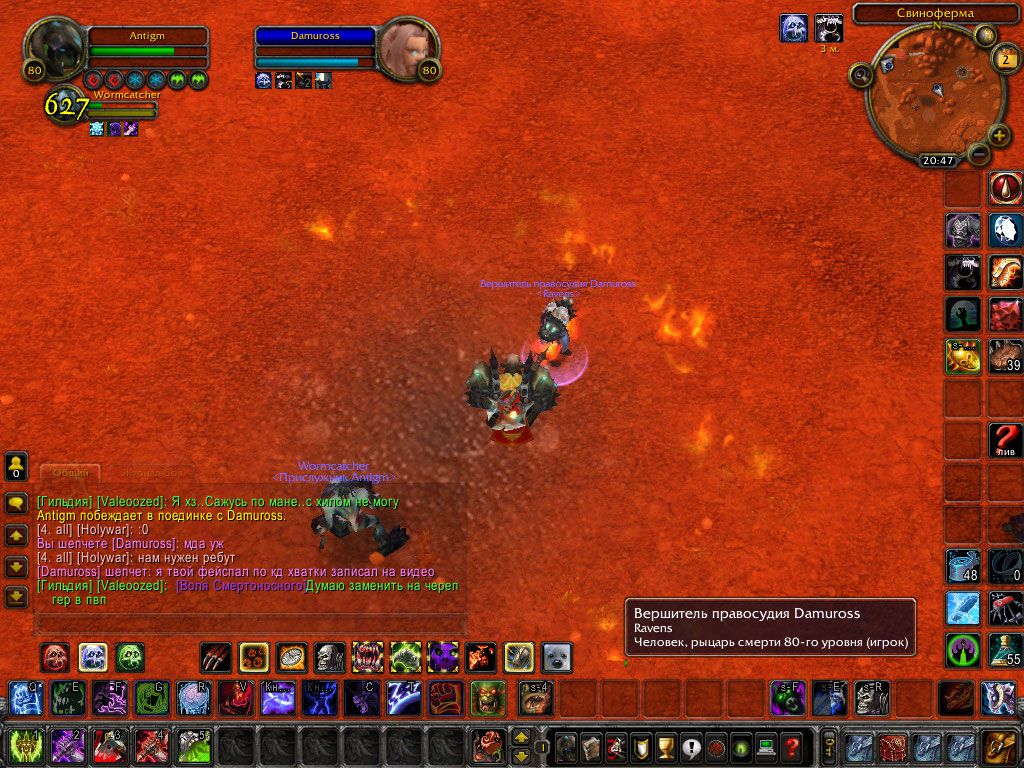1024x768 pixels.
Task: Activate the raise-dead green hand ability
Action: coord(963,314)
